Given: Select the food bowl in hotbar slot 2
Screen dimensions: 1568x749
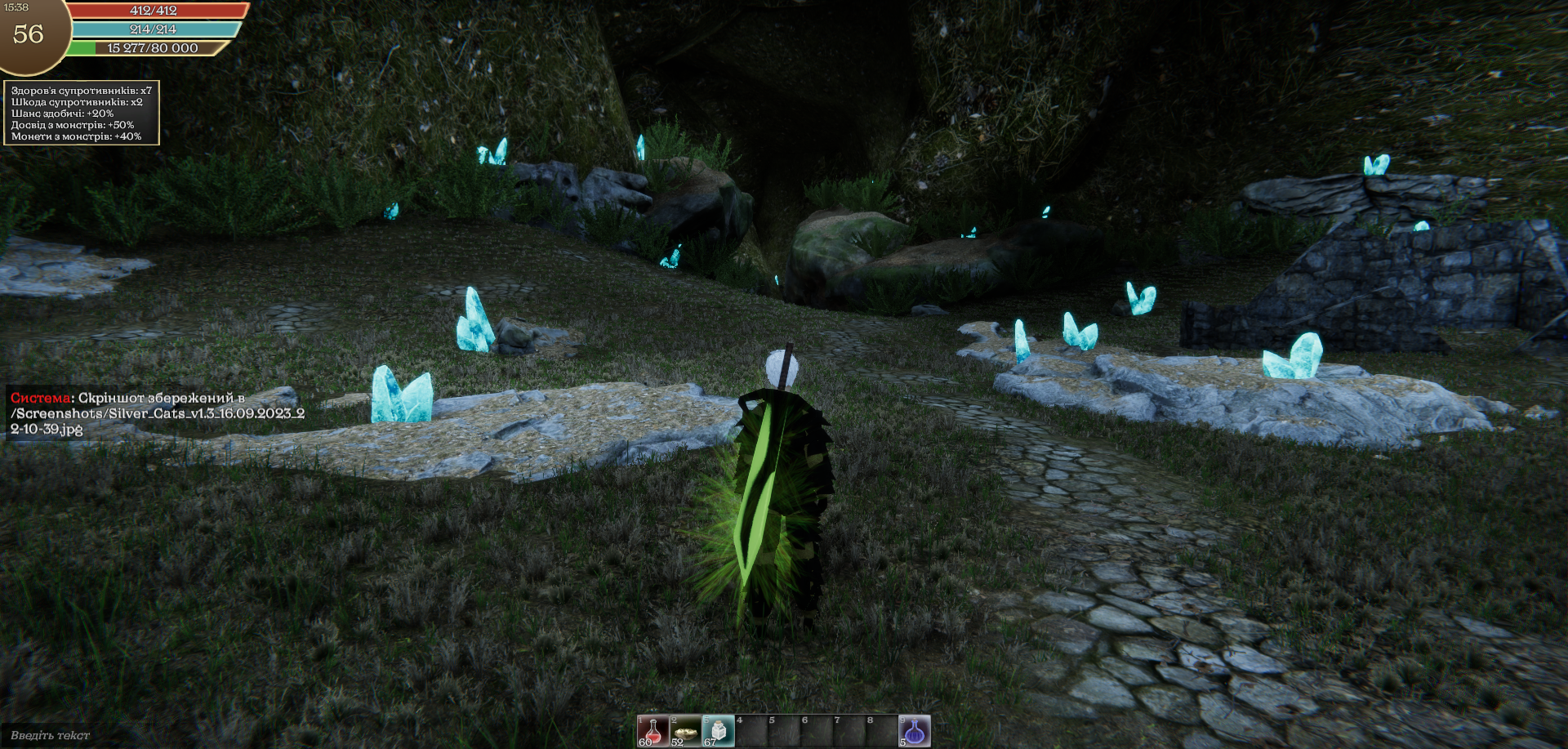Looking at the screenshot, I should [685, 731].
